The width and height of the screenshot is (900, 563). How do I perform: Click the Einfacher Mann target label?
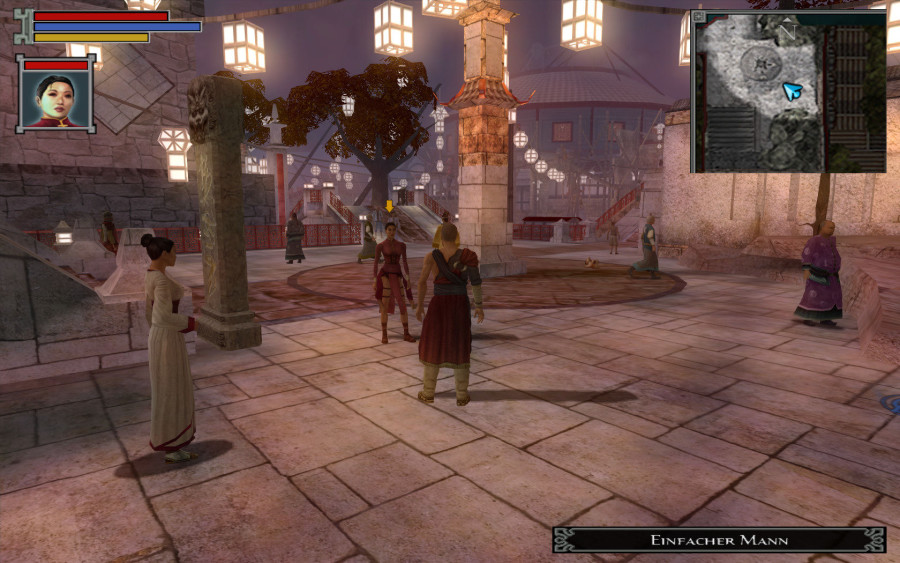coord(719,540)
